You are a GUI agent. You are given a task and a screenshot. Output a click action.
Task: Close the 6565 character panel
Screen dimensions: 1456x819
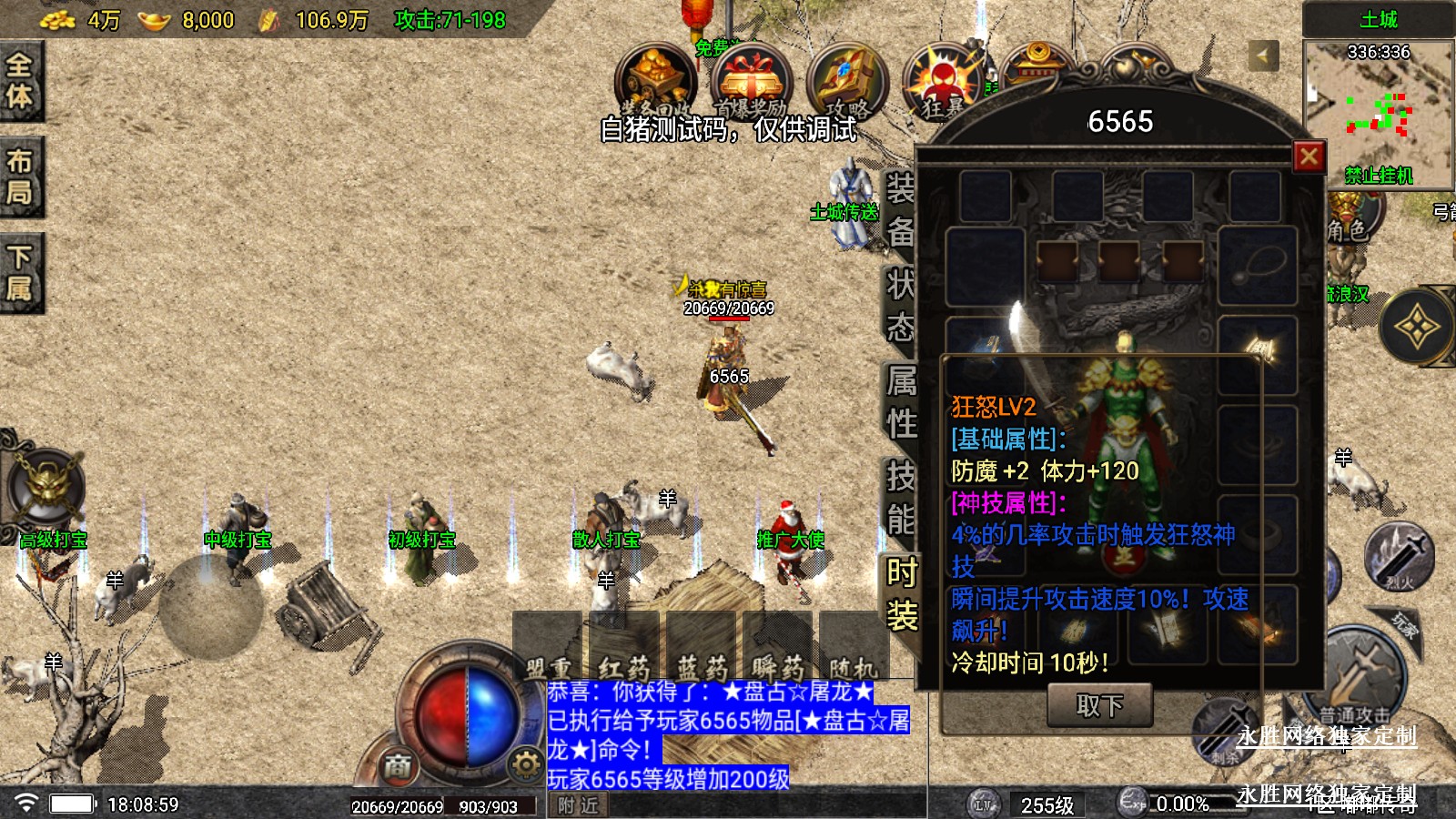coord(1309,157)
